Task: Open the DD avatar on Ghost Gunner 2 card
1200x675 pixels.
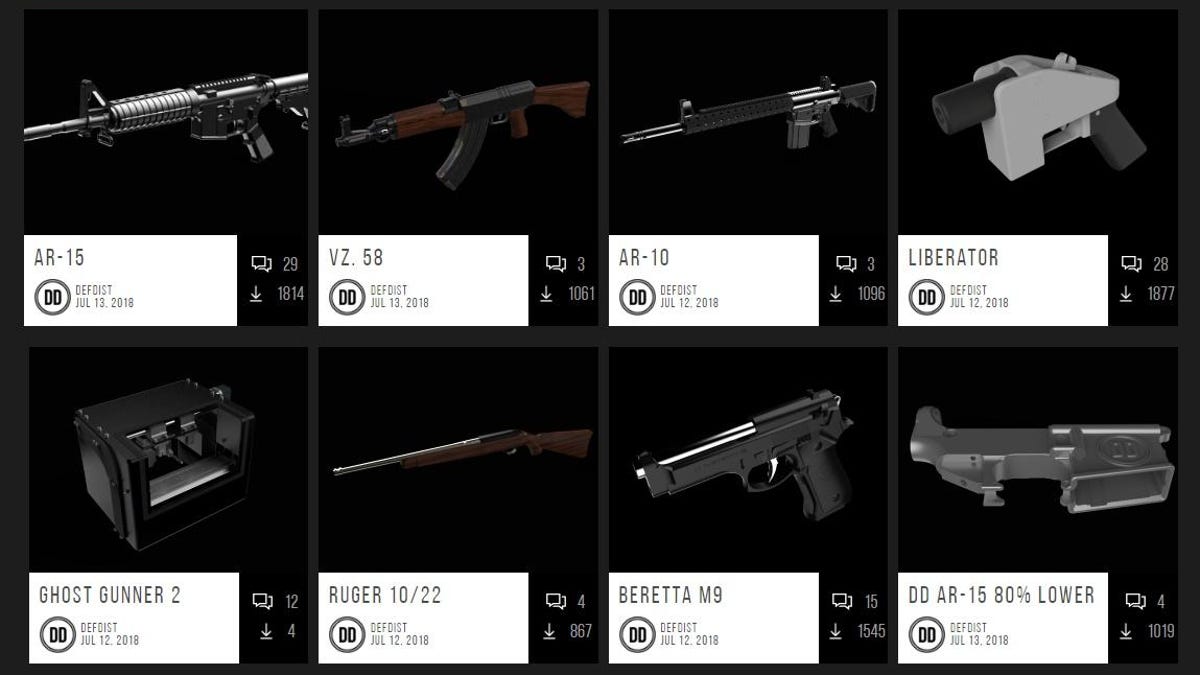Action: coord(57,634)
